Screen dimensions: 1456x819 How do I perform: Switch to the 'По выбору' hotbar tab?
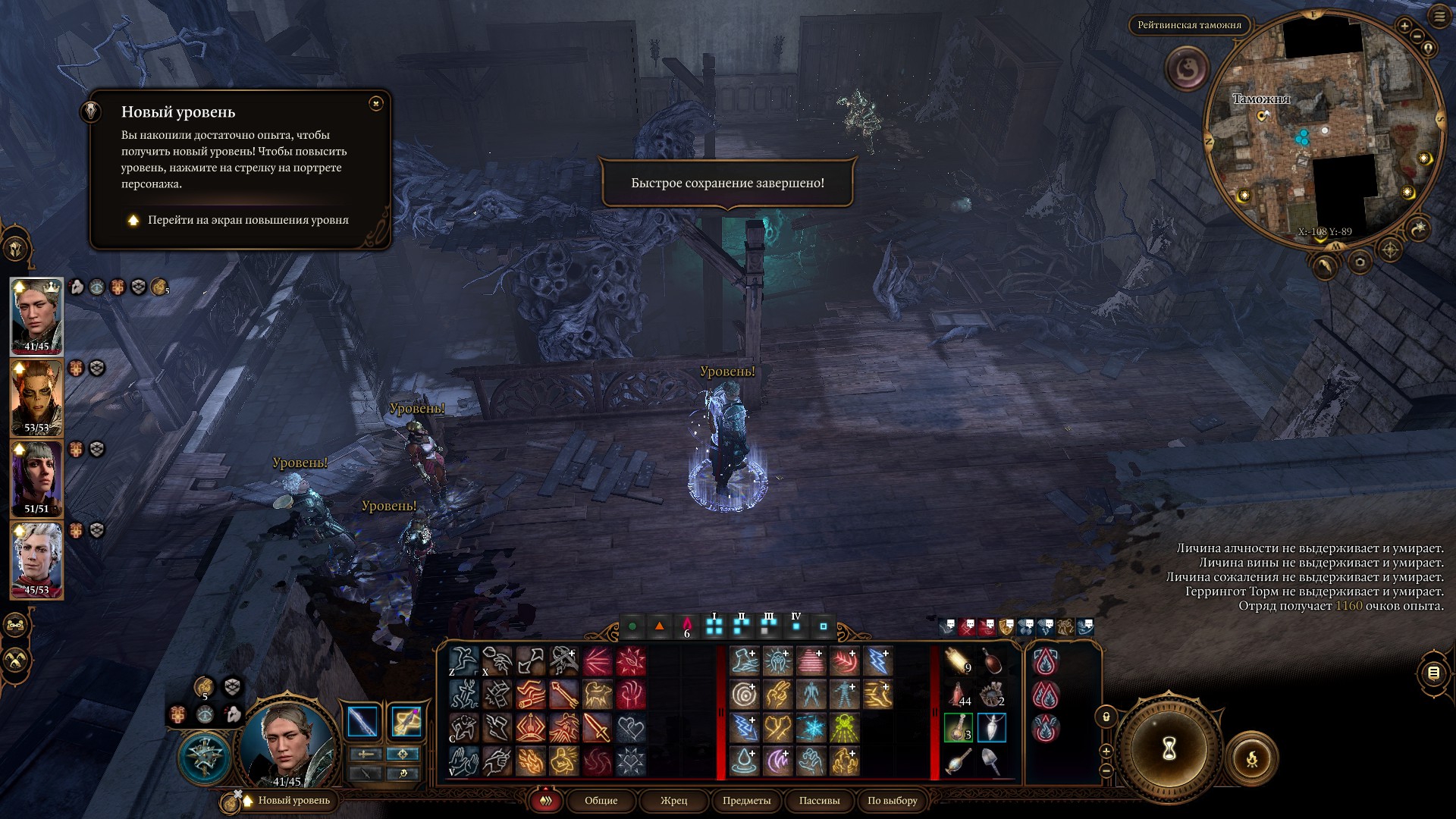tap(892, 801)
